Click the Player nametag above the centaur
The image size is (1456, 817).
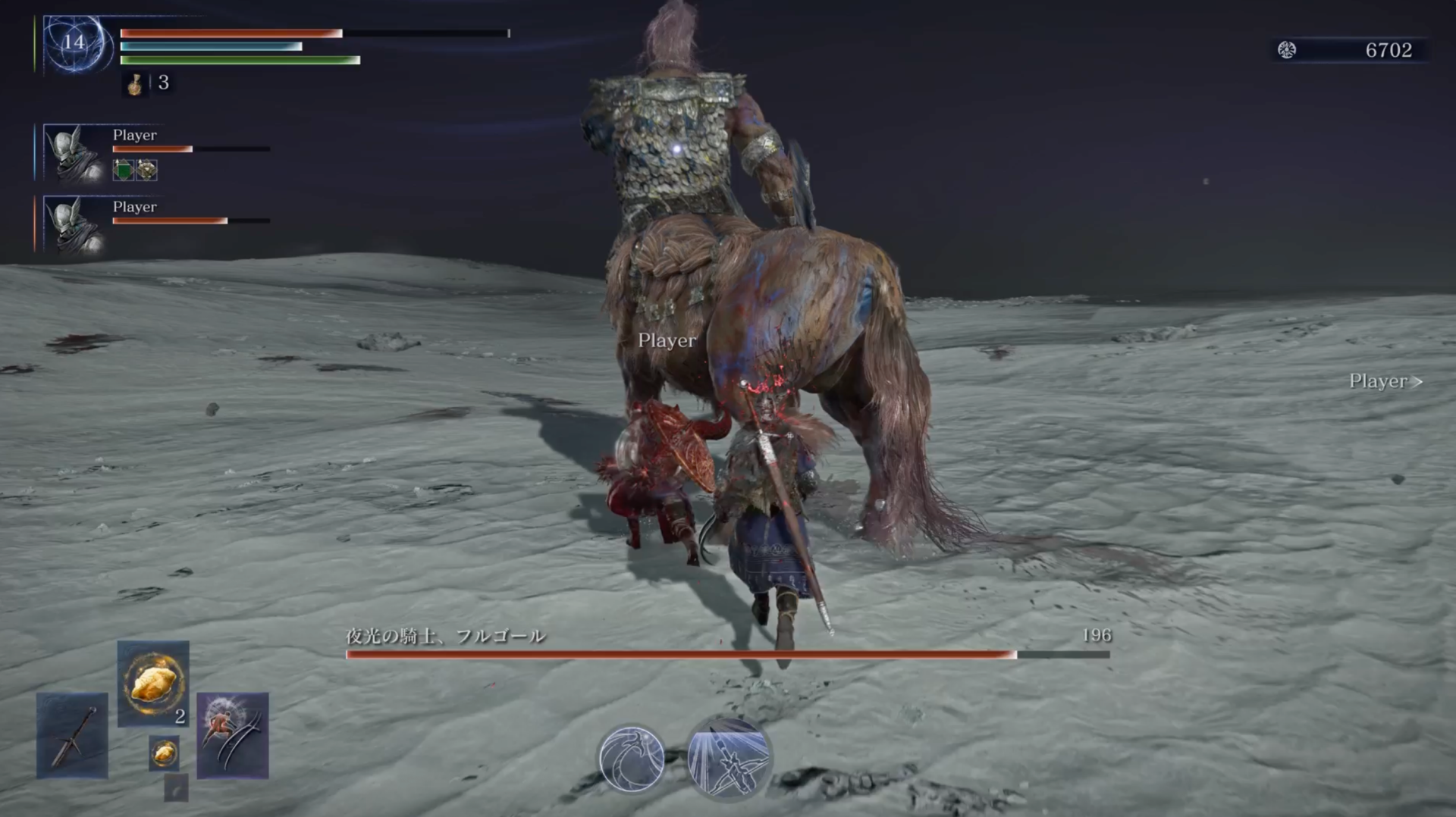667,342
